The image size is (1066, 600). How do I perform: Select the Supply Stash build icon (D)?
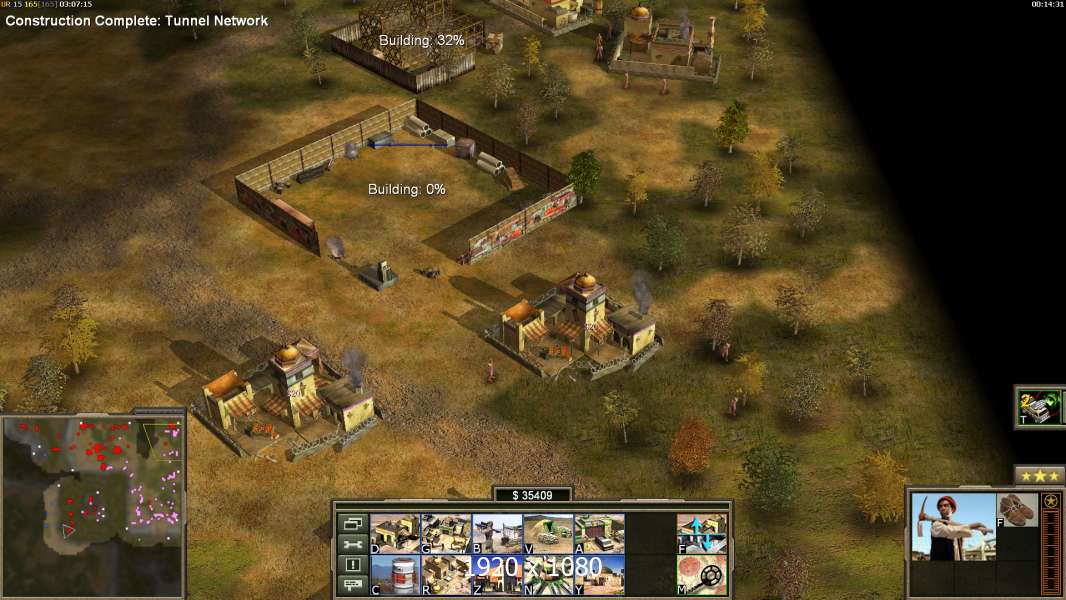point(395,534)
